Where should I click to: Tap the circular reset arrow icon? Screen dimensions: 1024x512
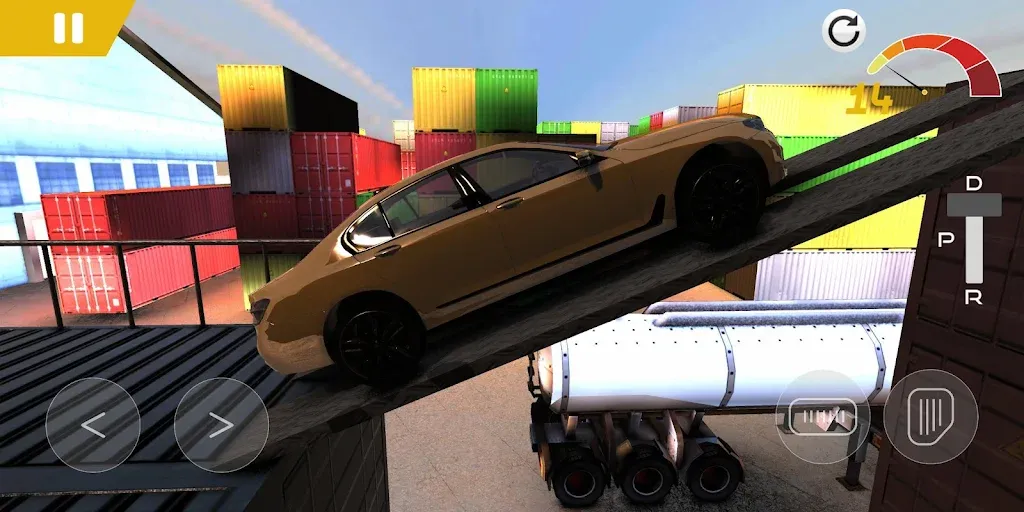pos(843,31)
